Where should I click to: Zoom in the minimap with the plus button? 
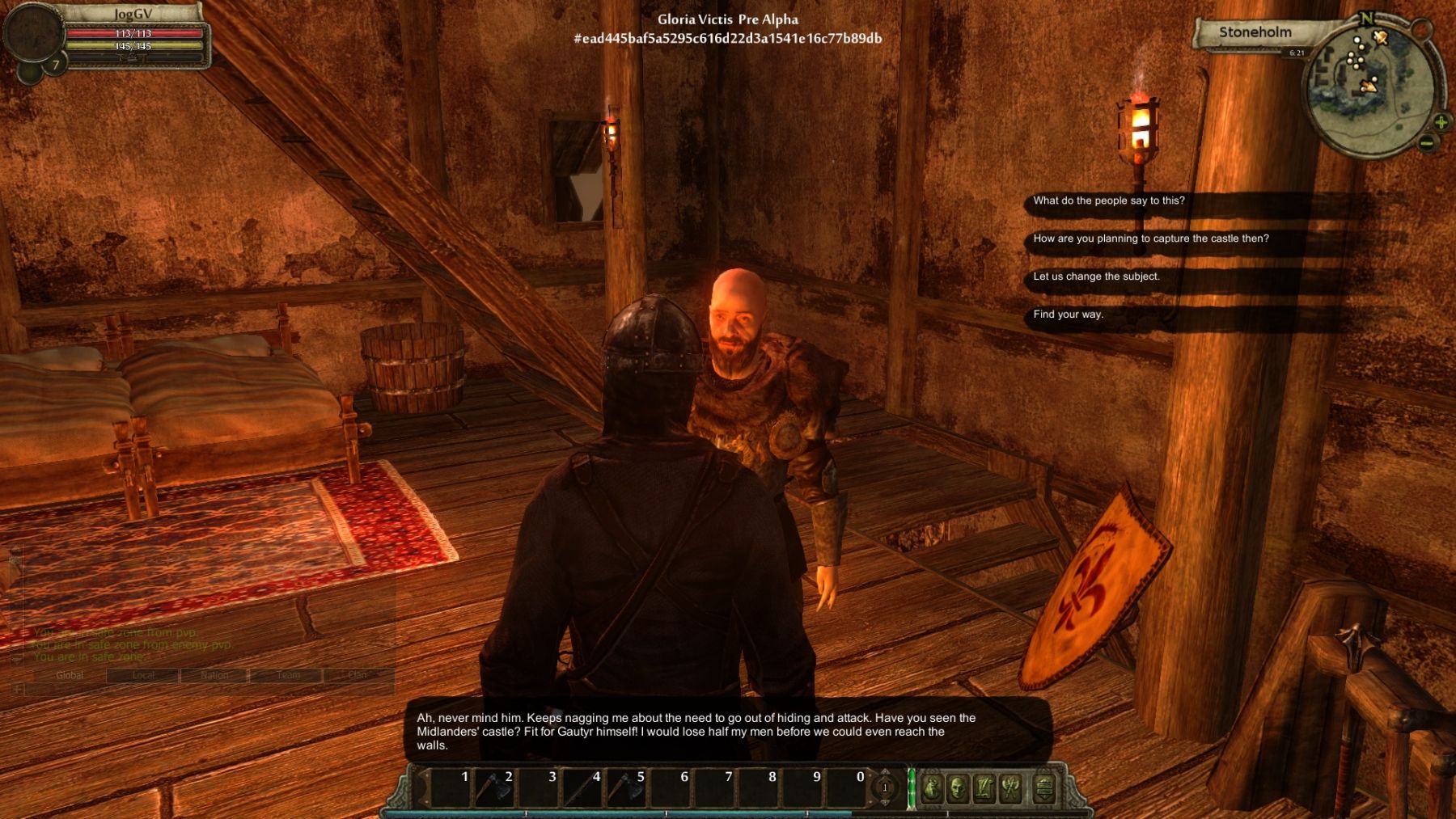click(x=1441, y=123)
